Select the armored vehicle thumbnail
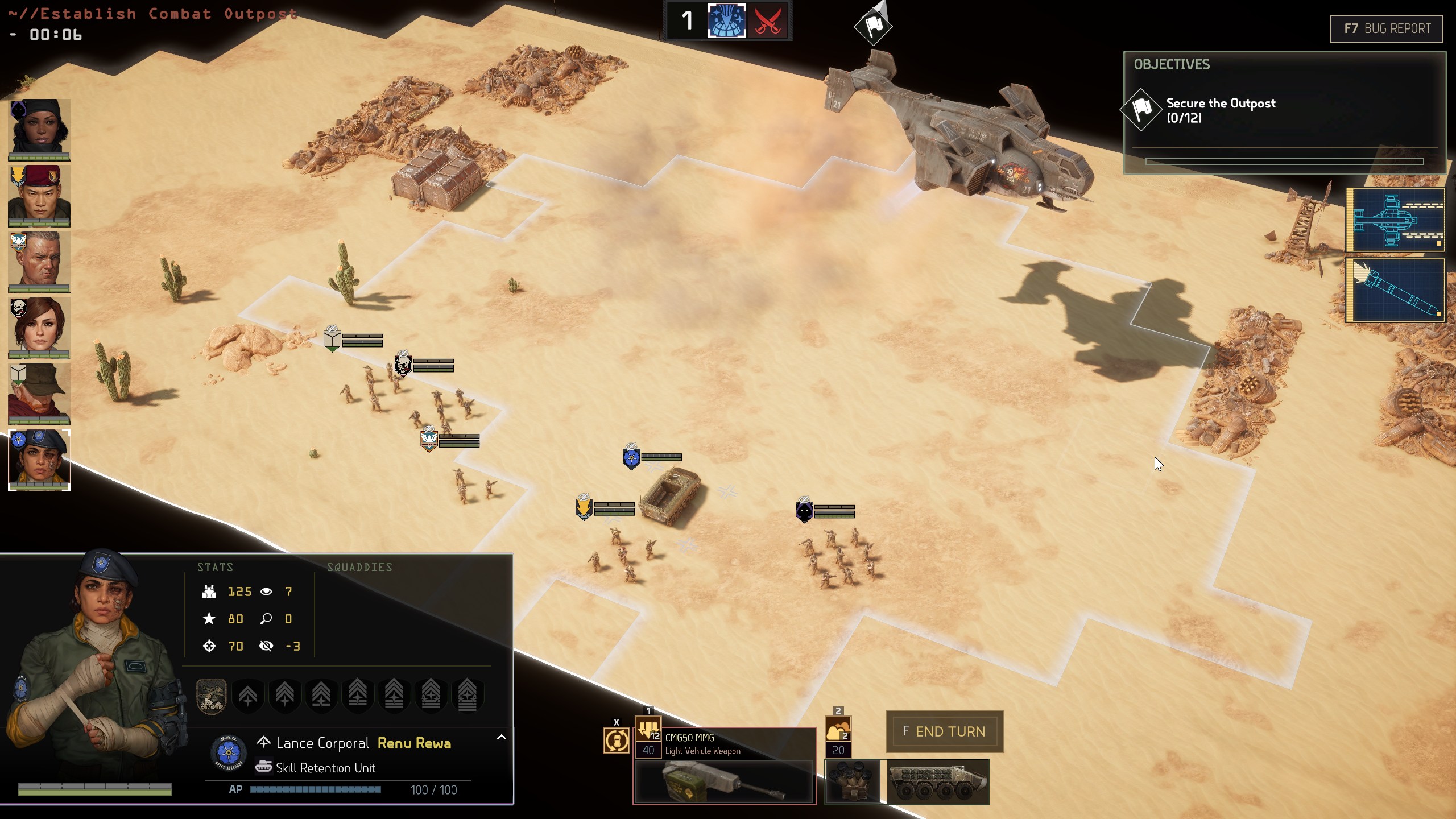Image resolution: width=1456 pixels, height=819 pixels. pos(938,782)
